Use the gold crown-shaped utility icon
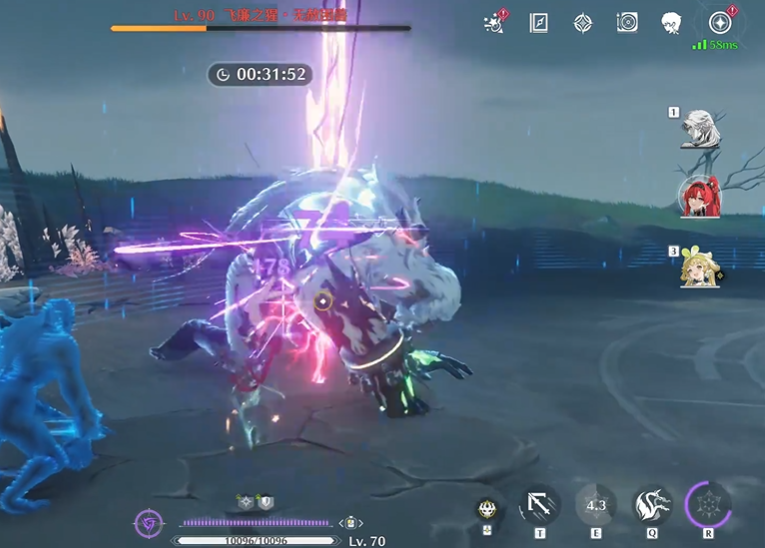765x548 pixels. coord(487,509)
